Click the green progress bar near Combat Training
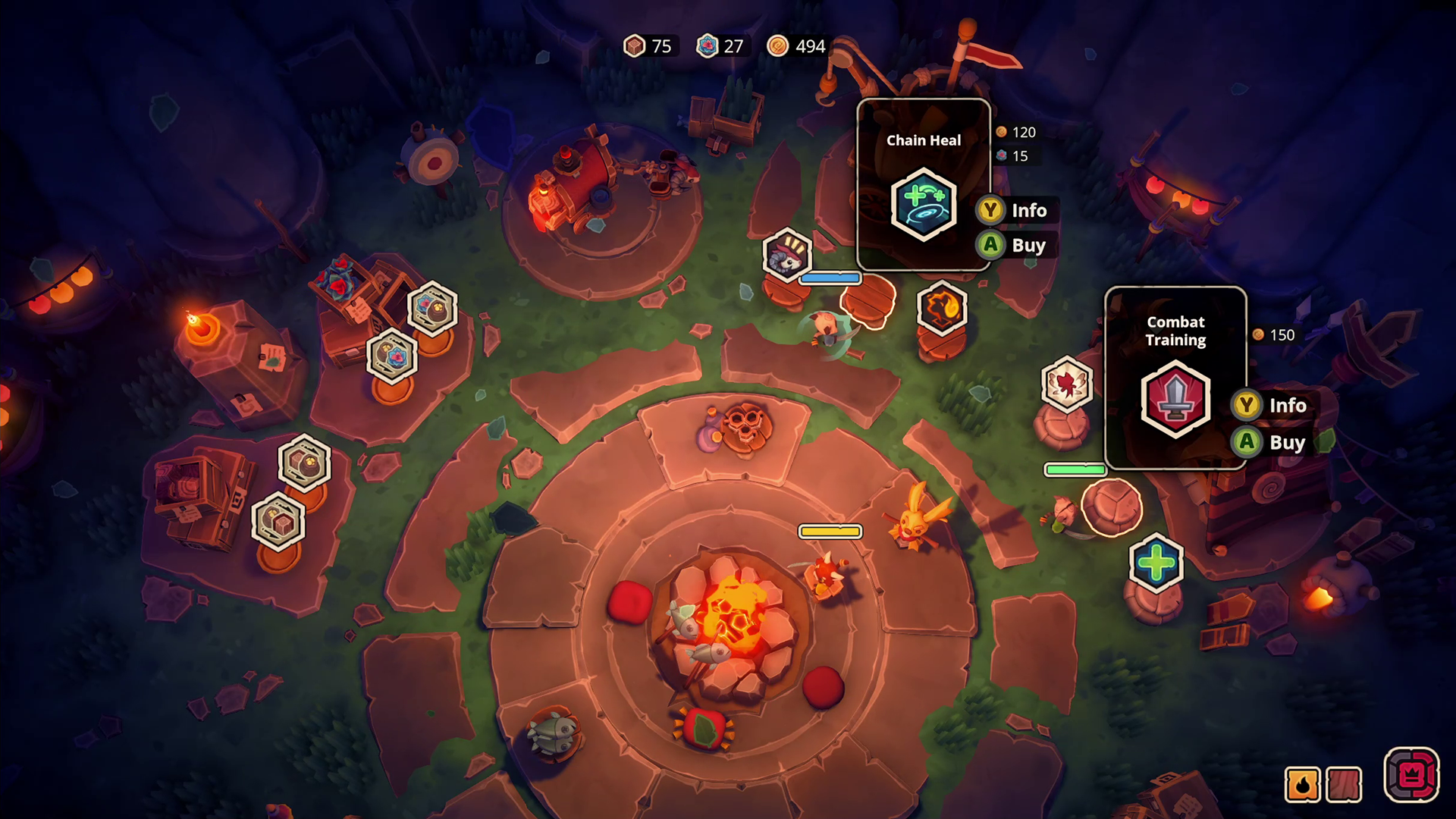This screenshot has height=819, width=1456. coord(1075,470)
